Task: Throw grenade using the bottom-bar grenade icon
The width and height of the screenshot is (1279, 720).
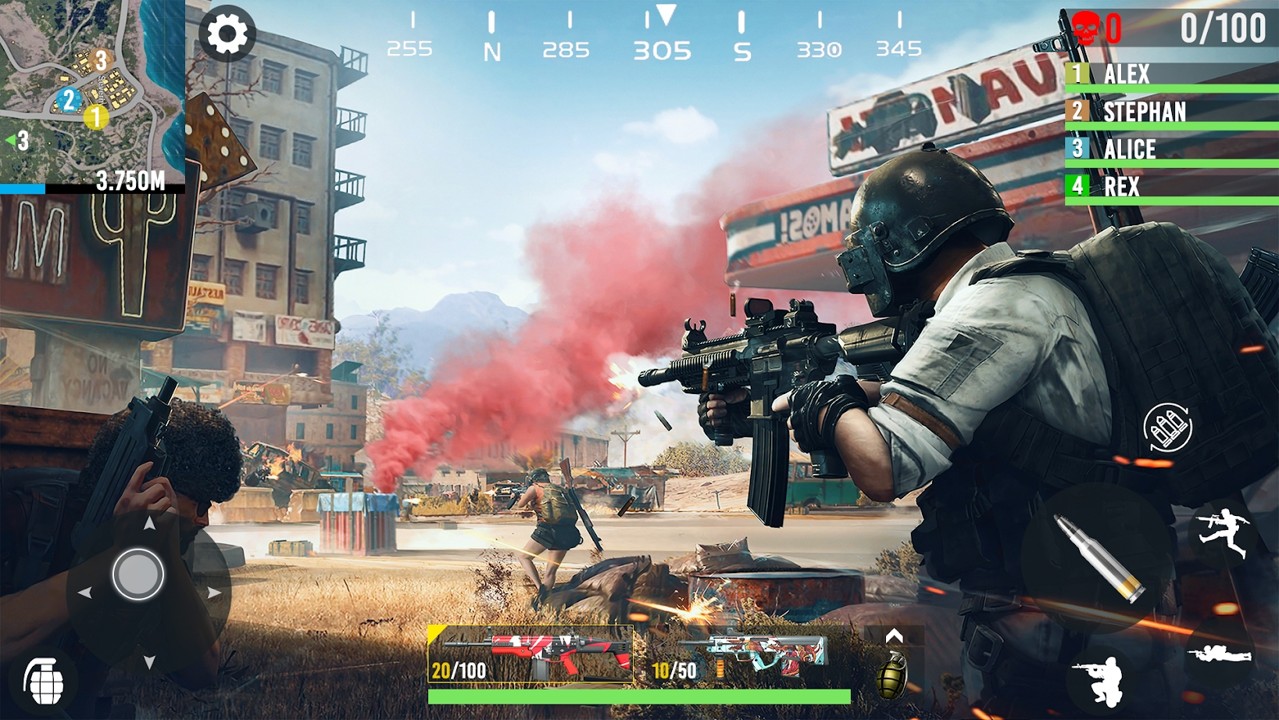Action: click(x=891, y=677)
